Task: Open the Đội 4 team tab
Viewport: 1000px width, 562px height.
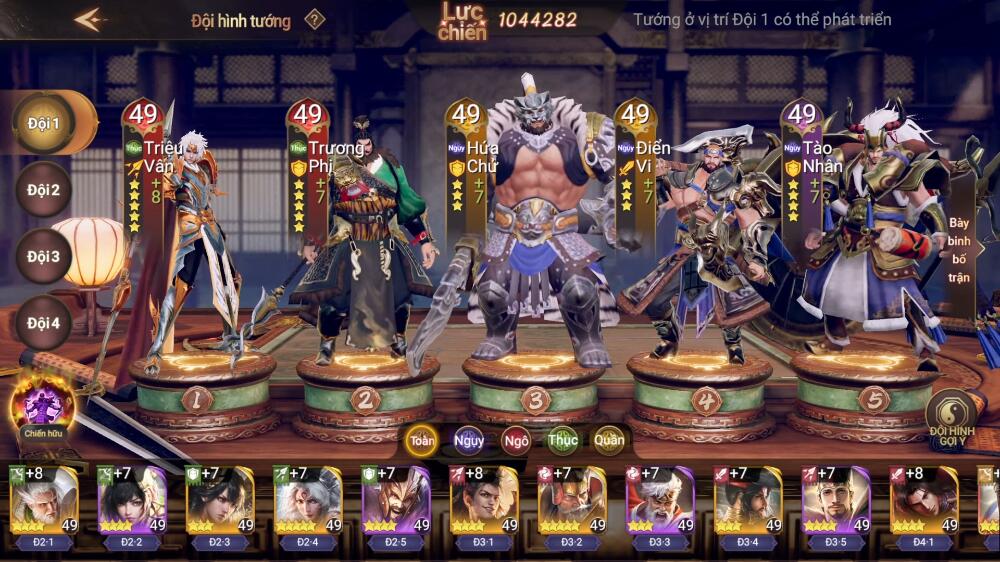Action: pyautogui.click(x=44, y=323)
